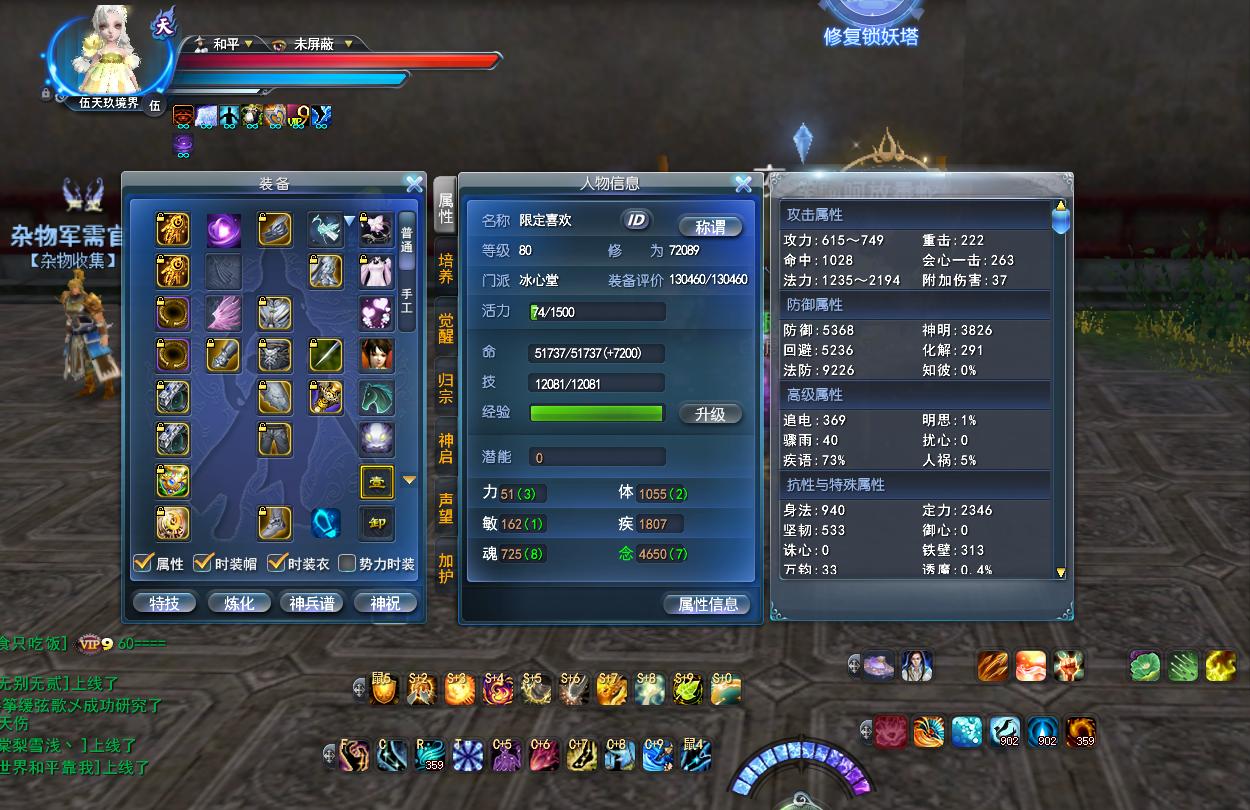This screenshot has height=810, width=1250.
Task: Open the 神兵谱 weapon codex
Action: (x=312, y=603)
